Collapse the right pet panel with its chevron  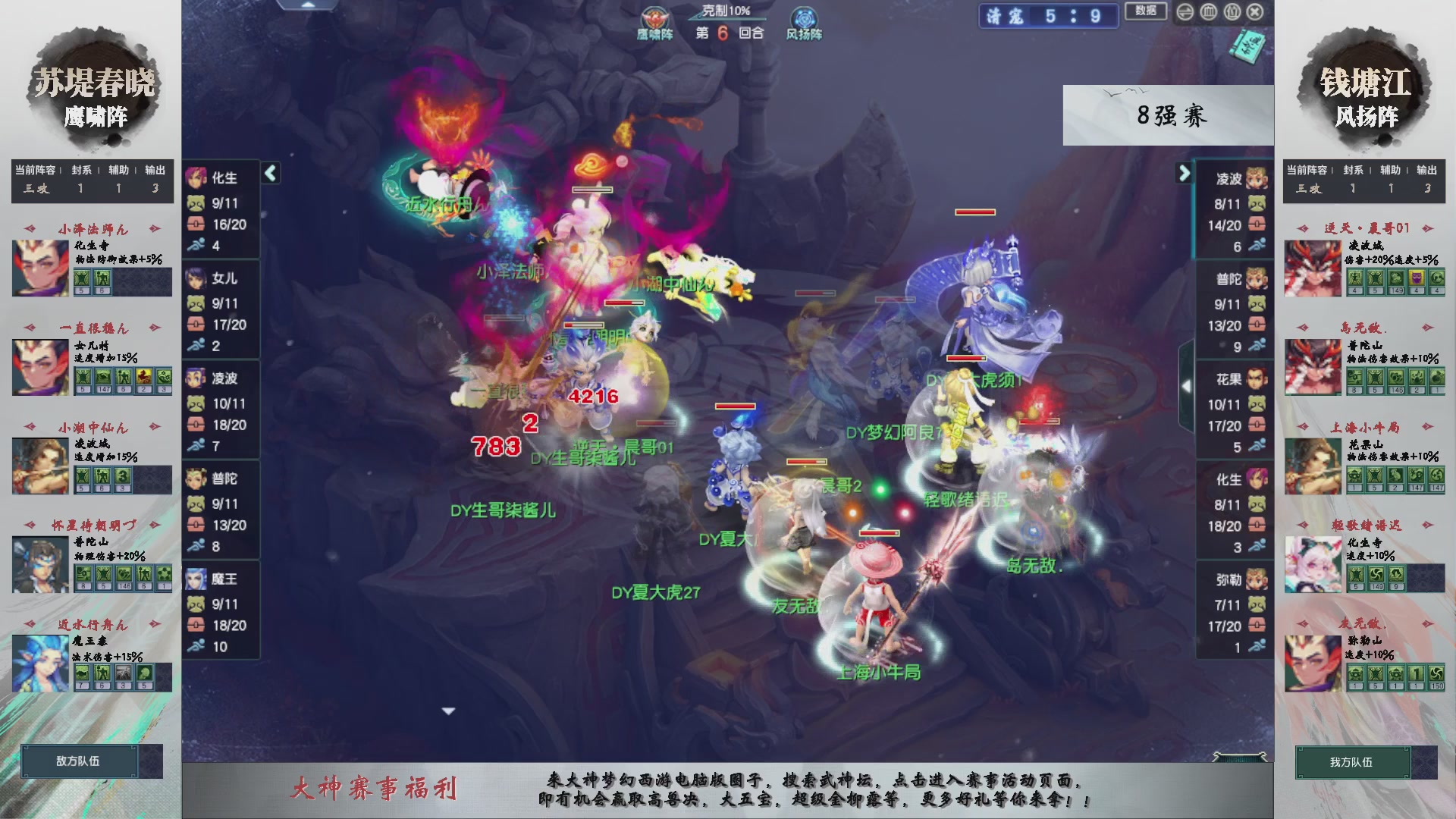tap(1185, 173)
